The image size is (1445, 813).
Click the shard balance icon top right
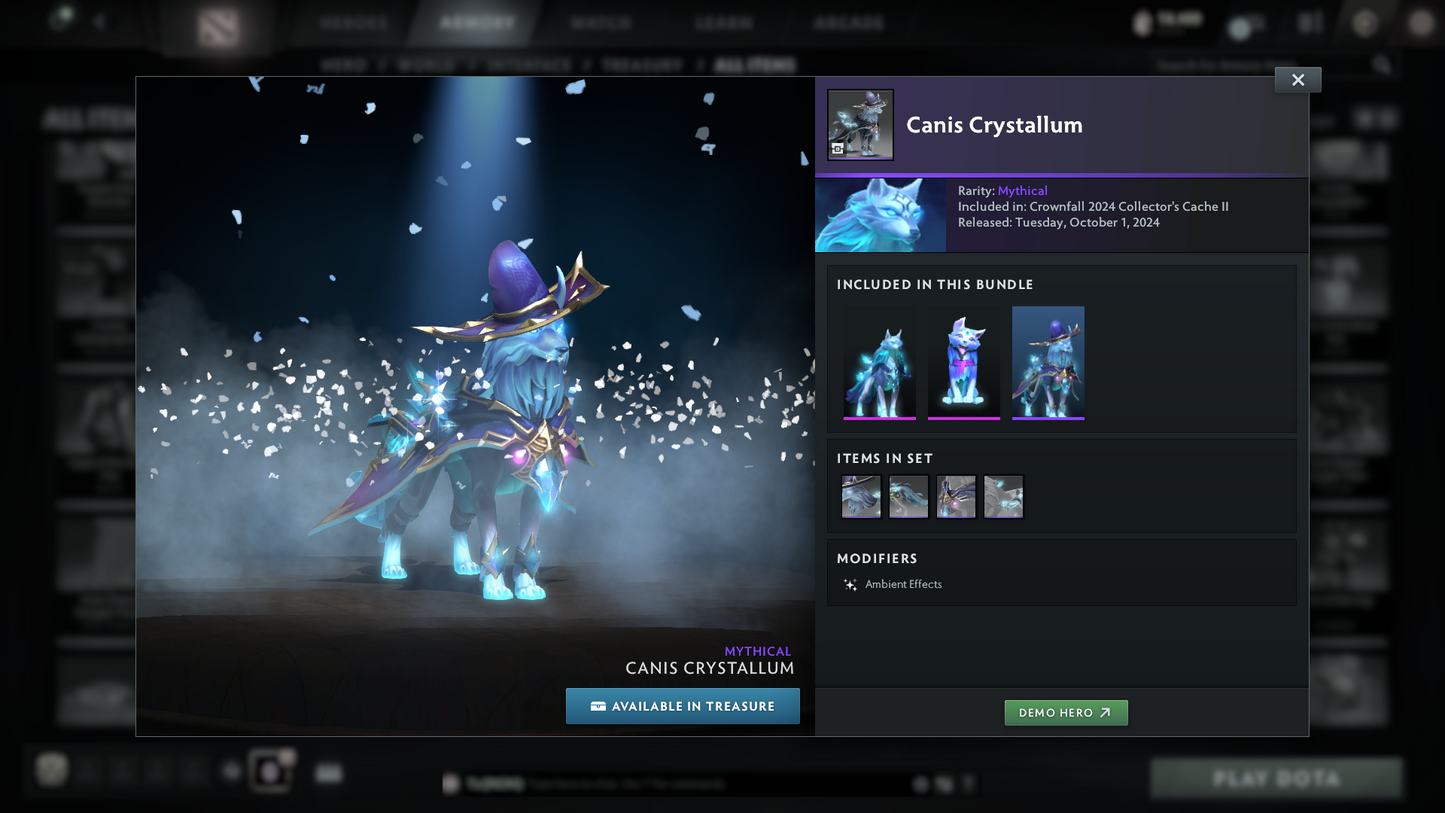pyautogui.click(x=1143, y=22)
